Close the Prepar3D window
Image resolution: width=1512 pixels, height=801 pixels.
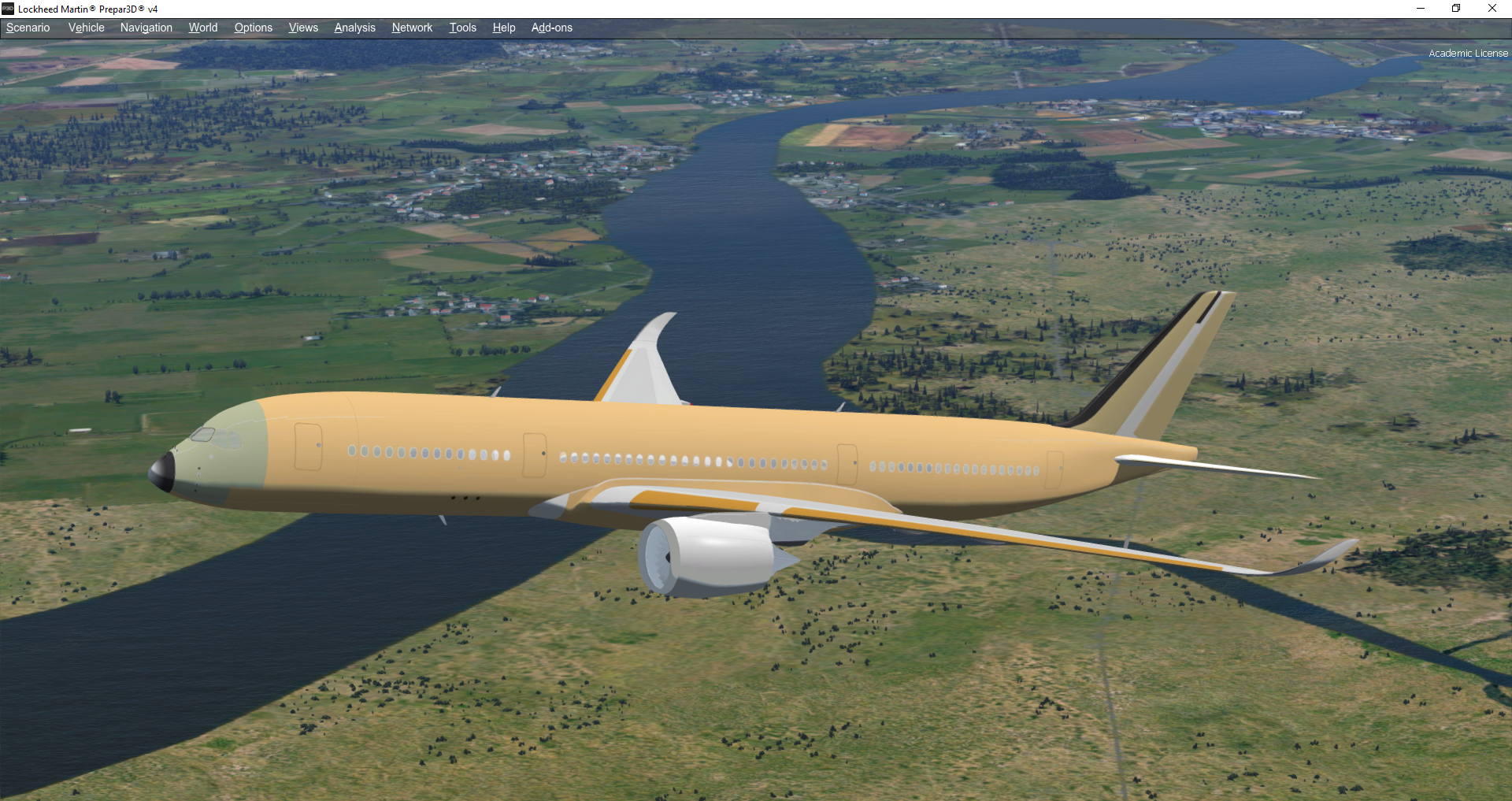tap(1492, 9)
